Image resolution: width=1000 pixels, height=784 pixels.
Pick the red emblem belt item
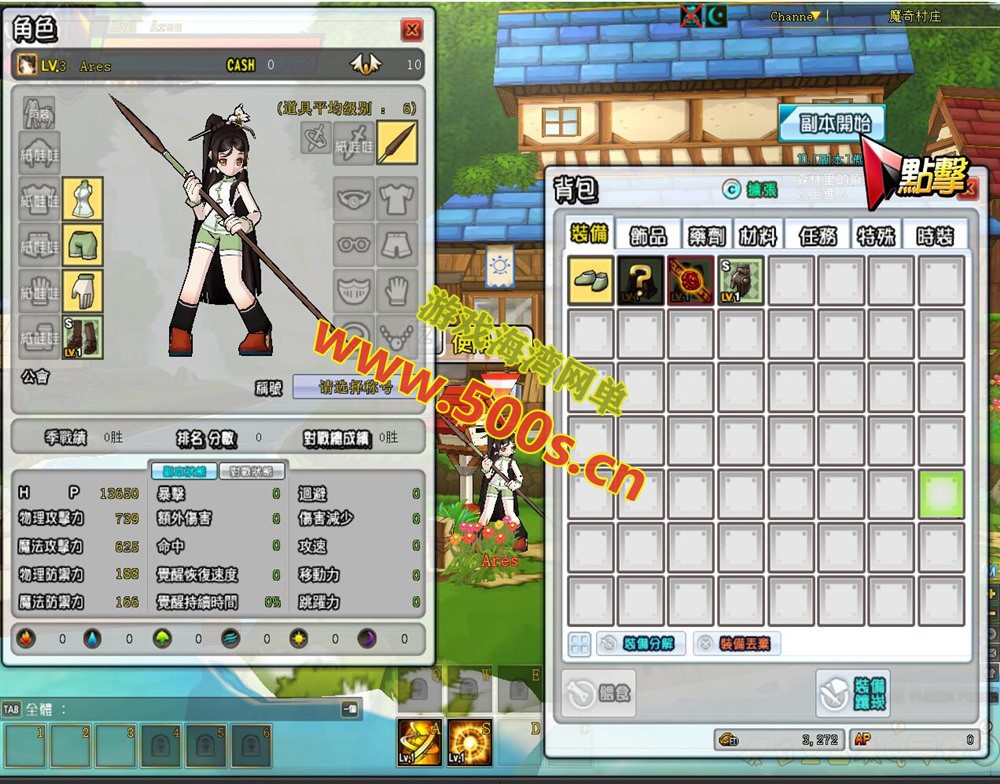[691, 281]
